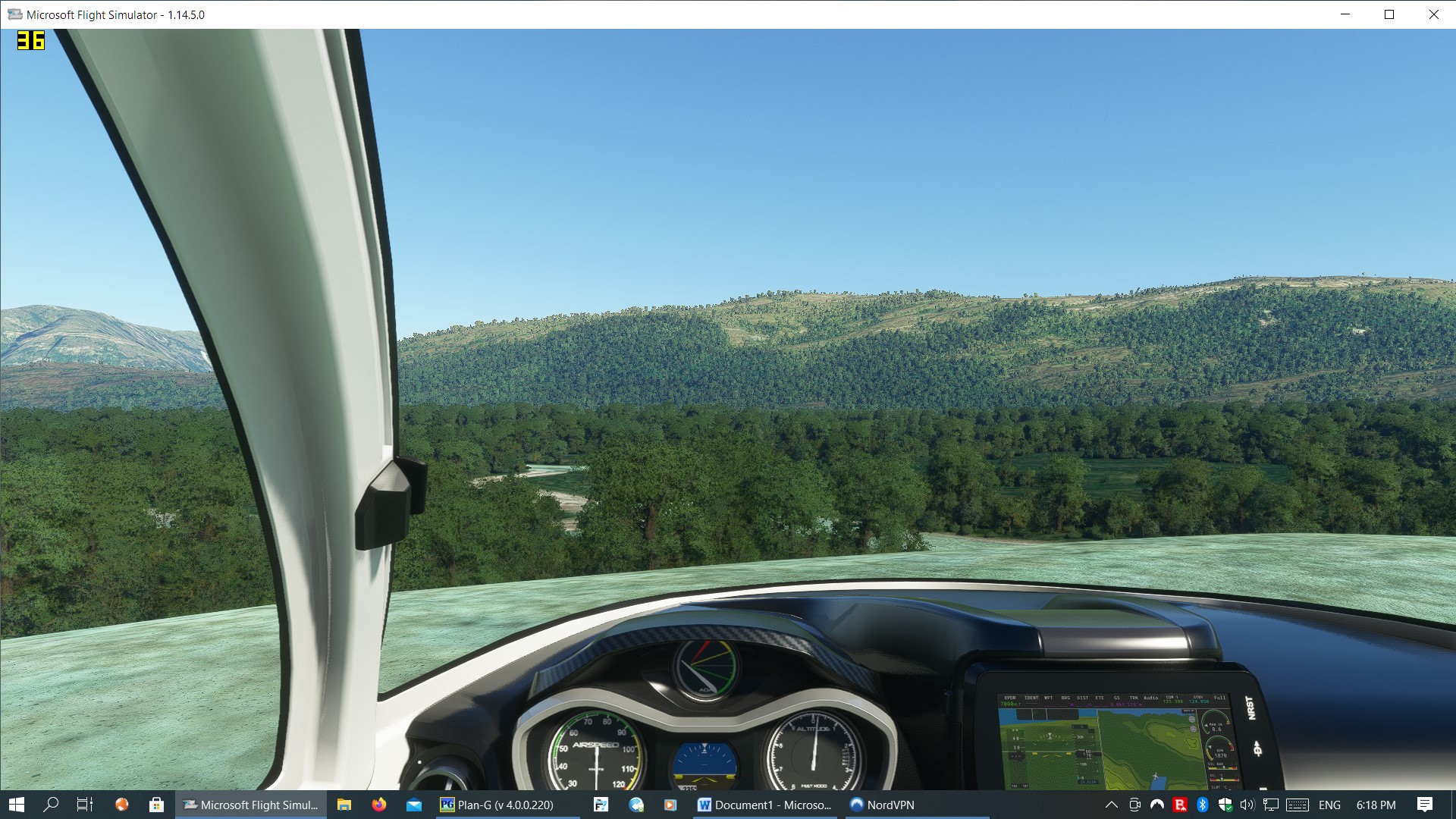
Task: Open the XPDR transponder field on the GPS
Action: (1009, 700)
